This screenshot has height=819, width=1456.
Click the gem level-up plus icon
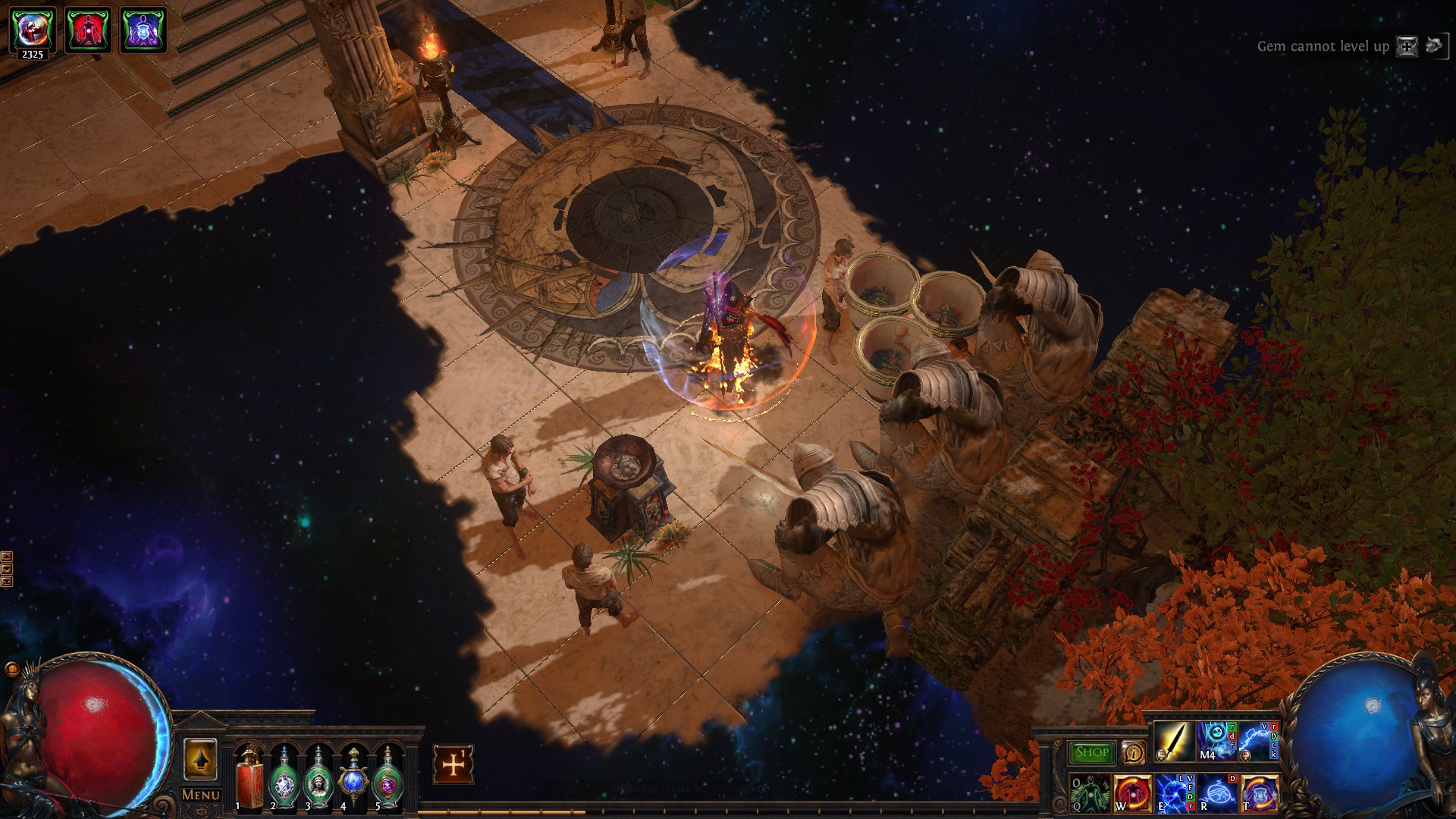click(x=1407, y=46)
